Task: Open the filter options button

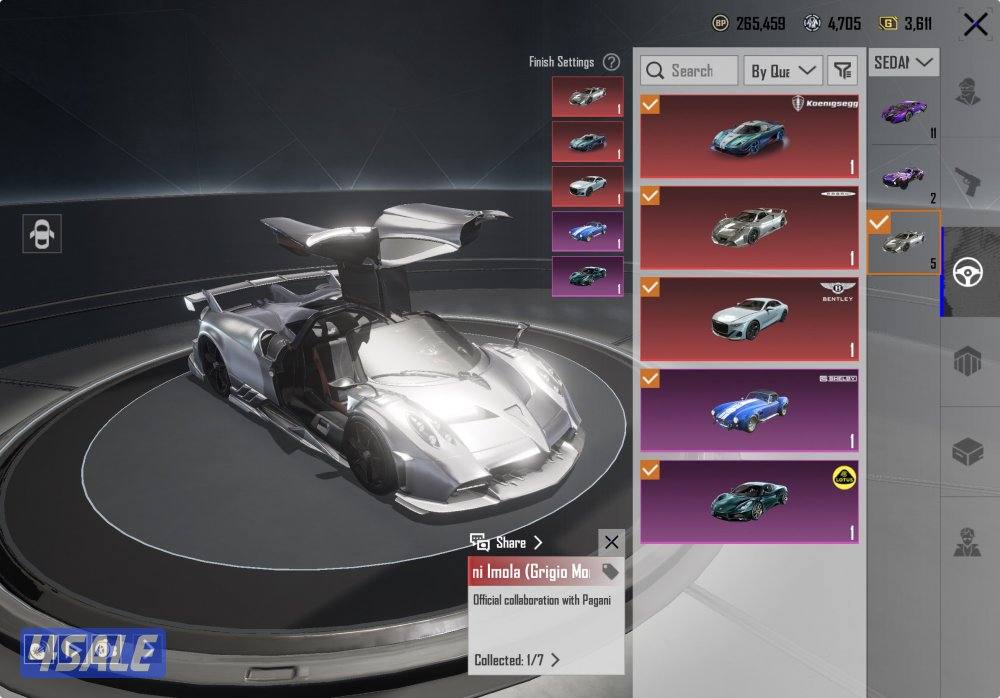Action: tap(843, 70)
